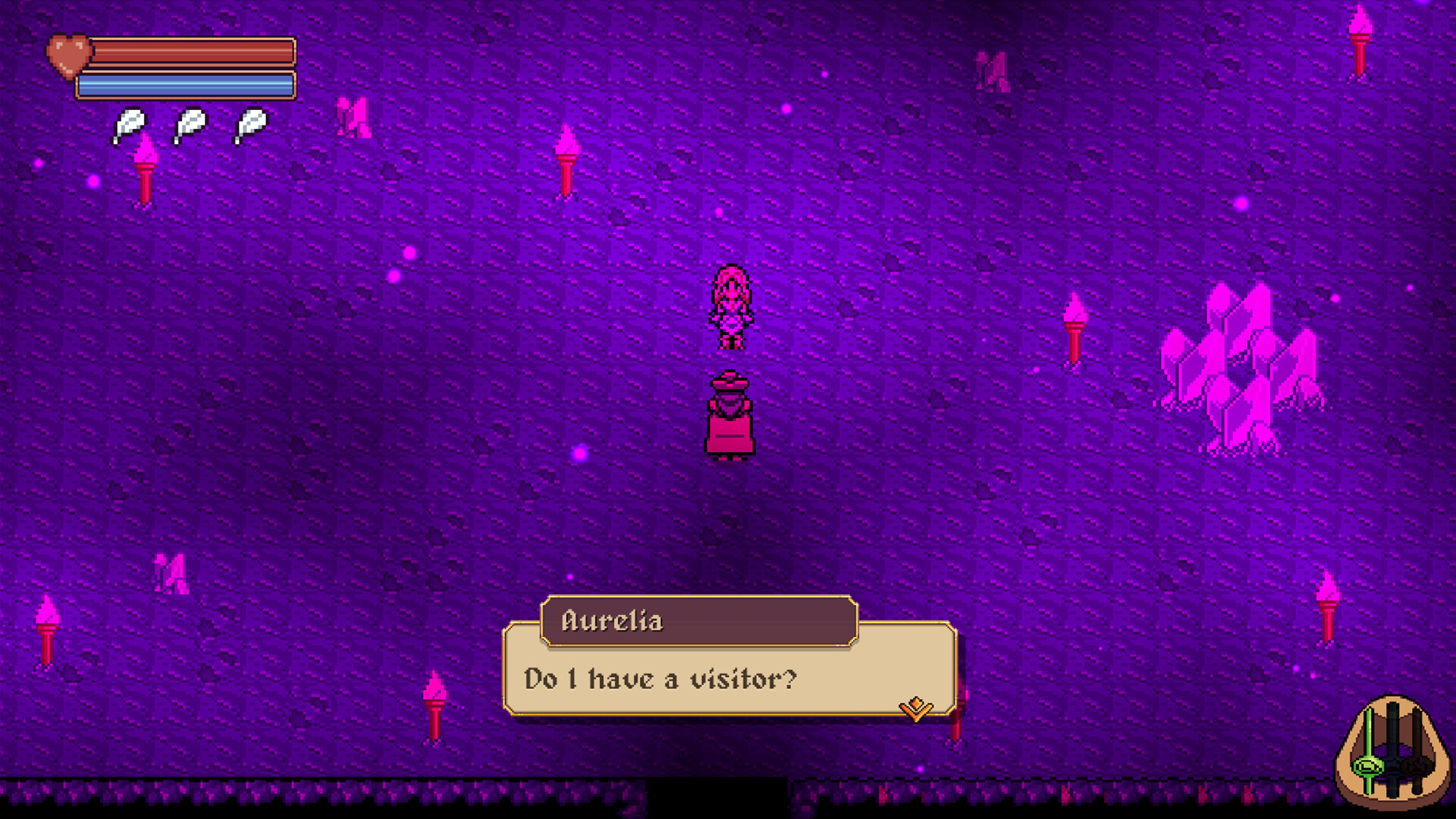Select the first feather icon
The height and width of the screenshot is (819, 1456).
(x=129, y=124)
